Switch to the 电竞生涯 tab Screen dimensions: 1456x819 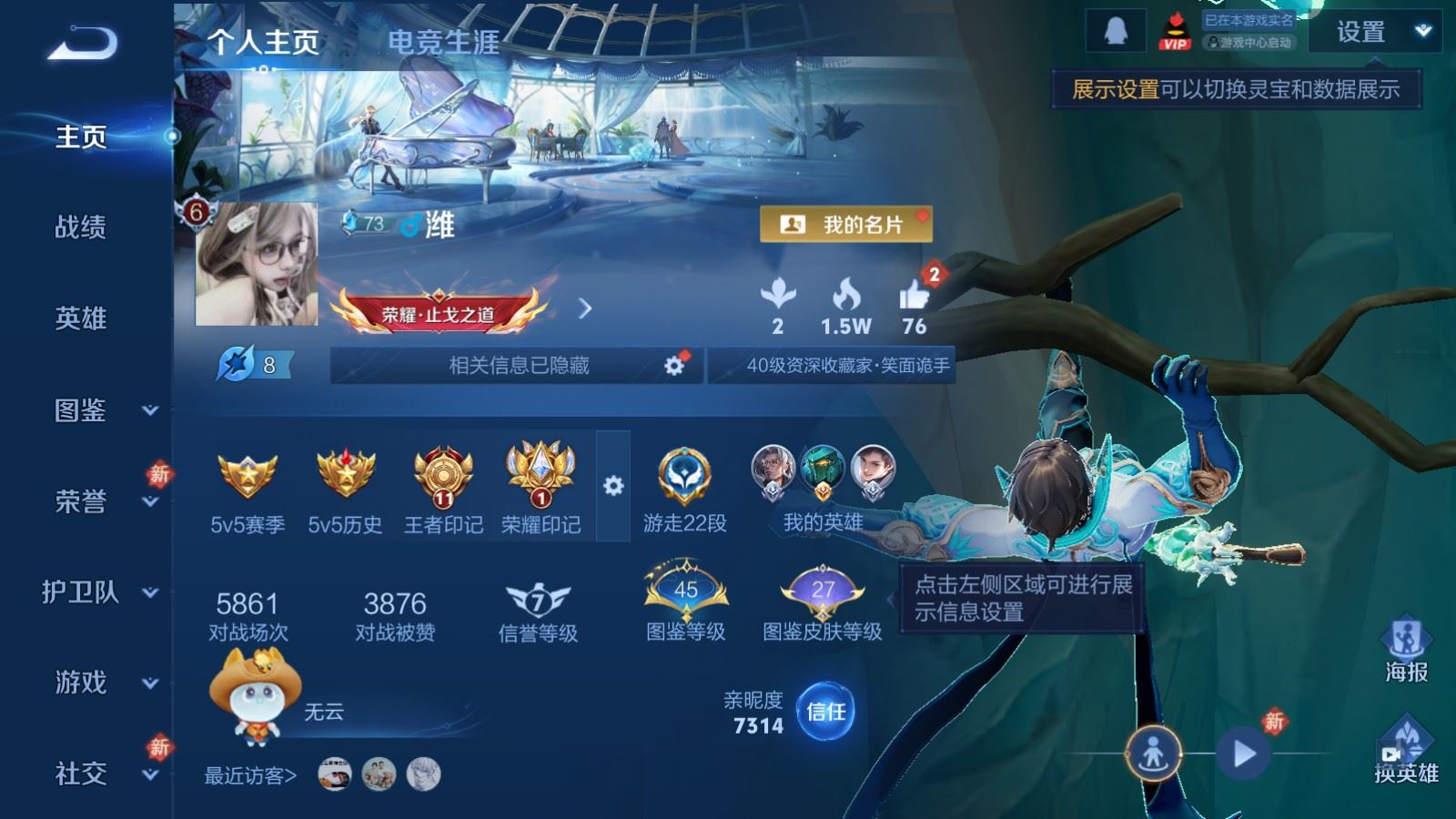pos(443,42)
